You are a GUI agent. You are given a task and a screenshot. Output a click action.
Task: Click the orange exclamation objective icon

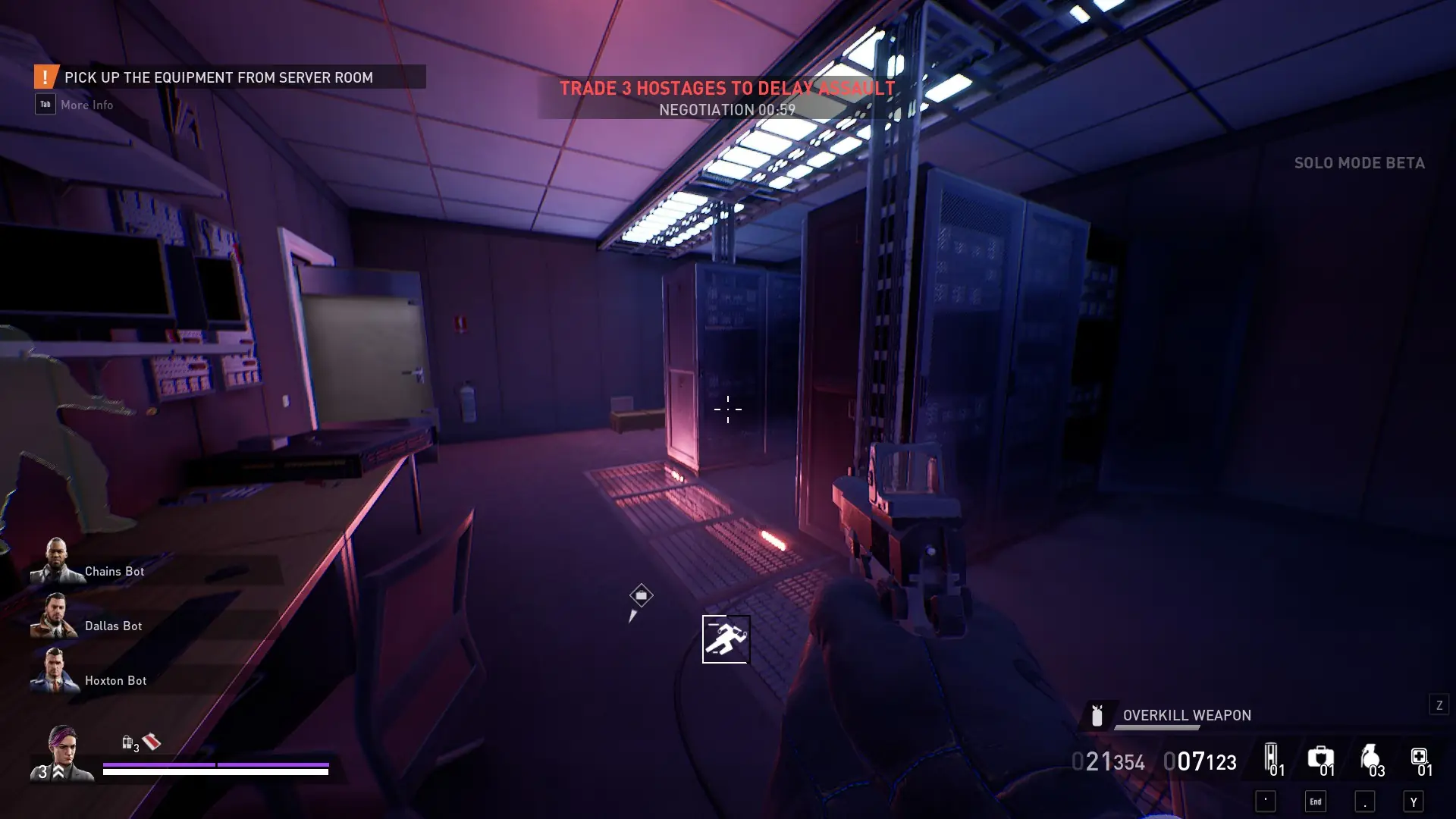click(x=45, y=76)
